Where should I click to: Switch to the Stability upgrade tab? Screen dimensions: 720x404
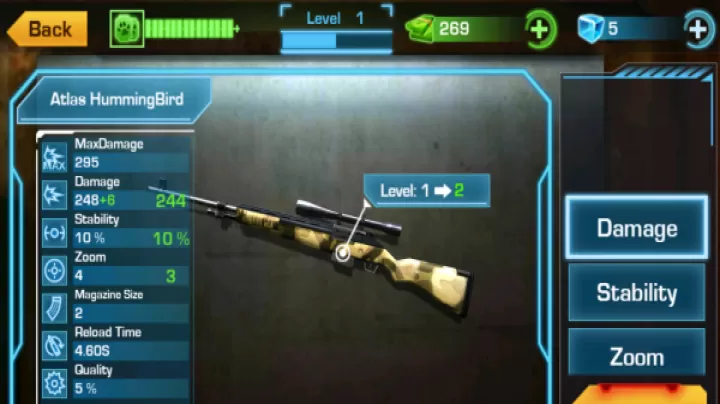pyautogui.click(x=637, y=293)
